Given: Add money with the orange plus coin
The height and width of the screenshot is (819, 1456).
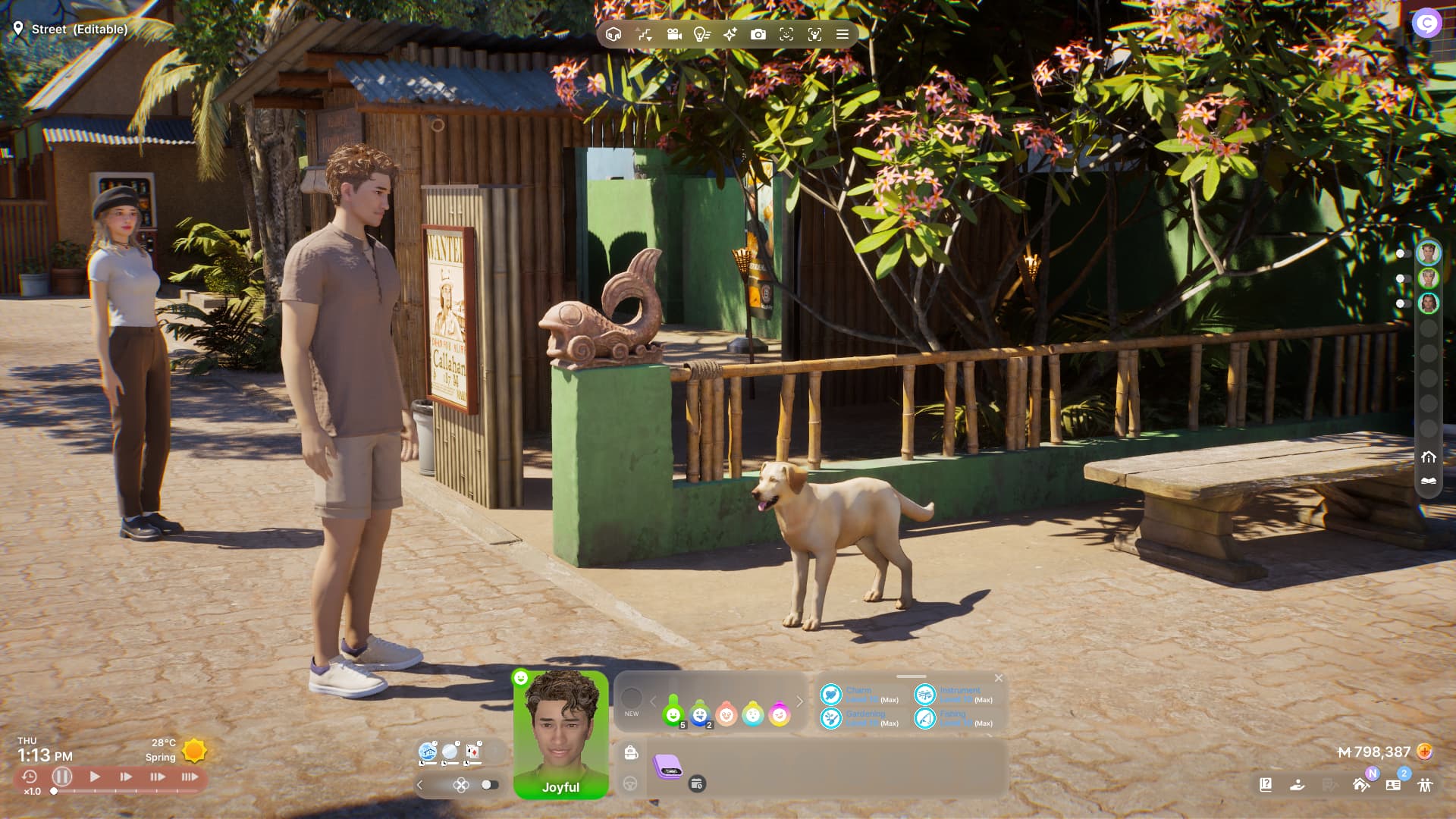Looking at the screenshot, I should (1425, 752).
